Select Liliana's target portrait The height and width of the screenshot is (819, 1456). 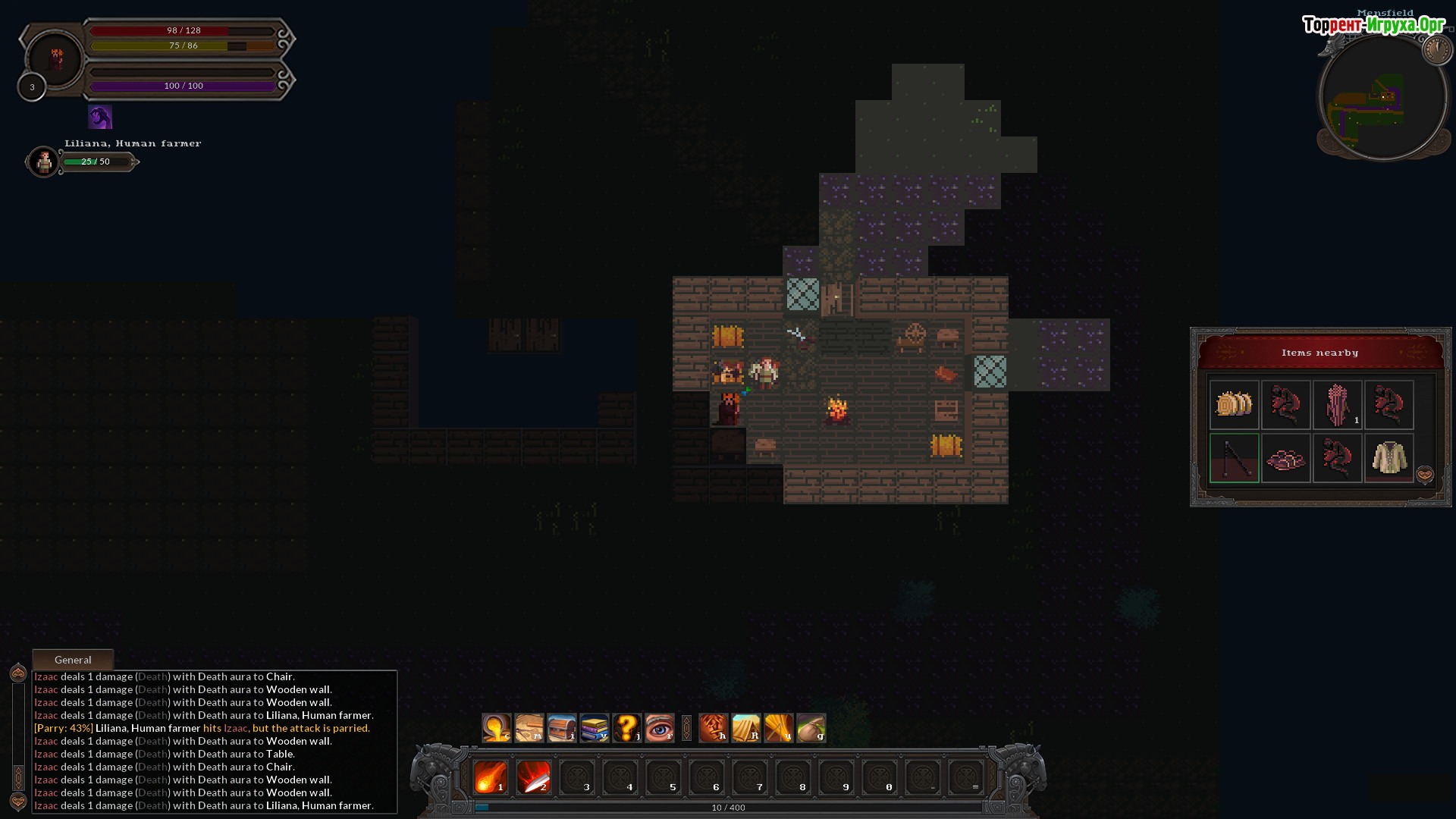44,162
